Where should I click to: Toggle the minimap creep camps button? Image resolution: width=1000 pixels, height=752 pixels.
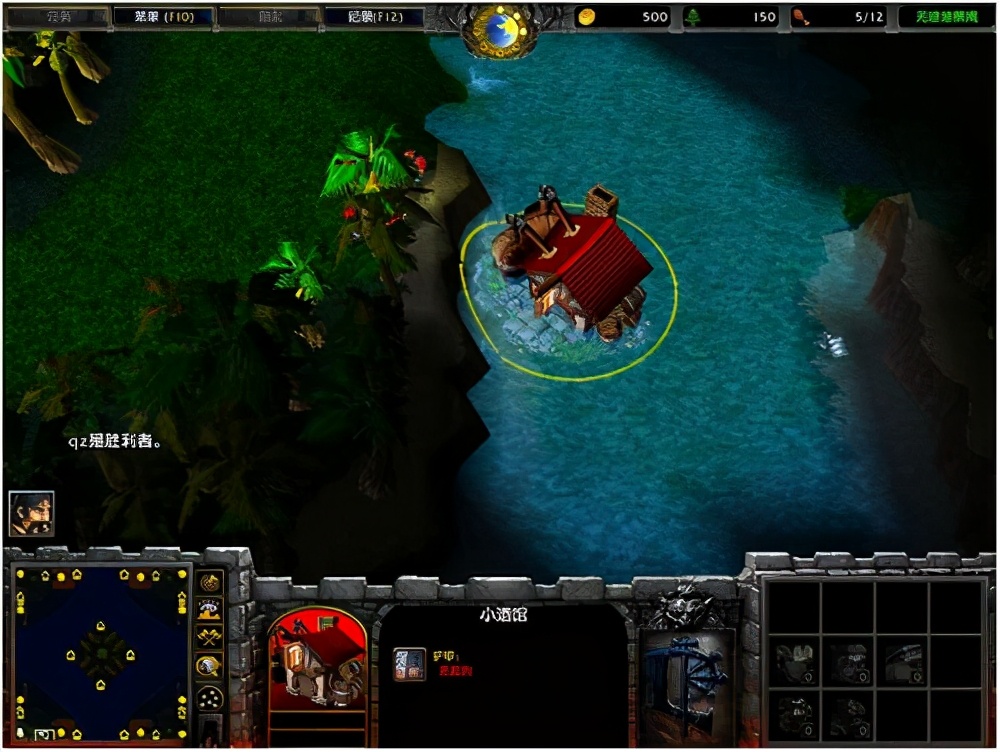[210, 666]
